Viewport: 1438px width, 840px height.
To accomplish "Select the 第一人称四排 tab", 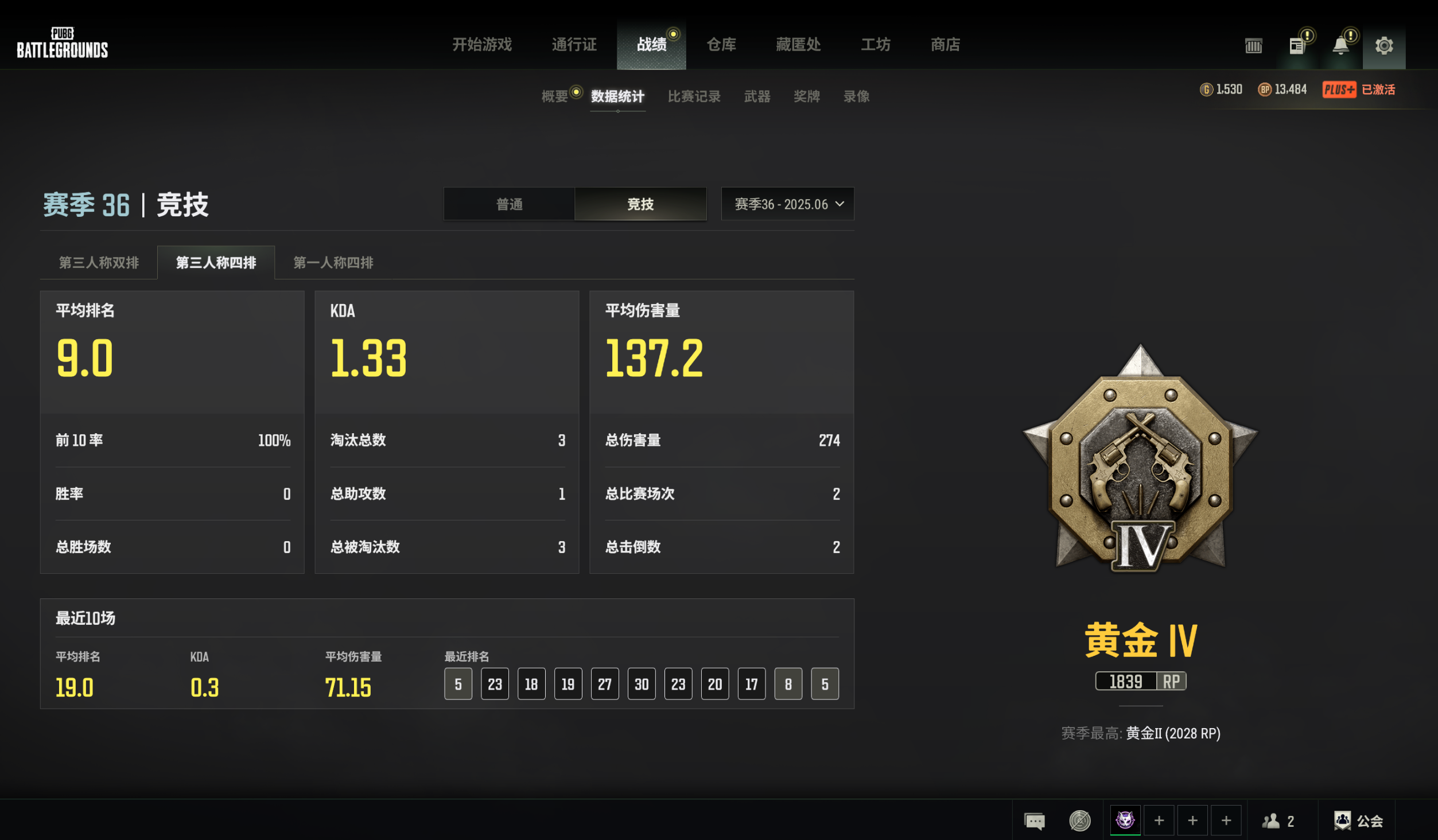I will click(333, 263).
